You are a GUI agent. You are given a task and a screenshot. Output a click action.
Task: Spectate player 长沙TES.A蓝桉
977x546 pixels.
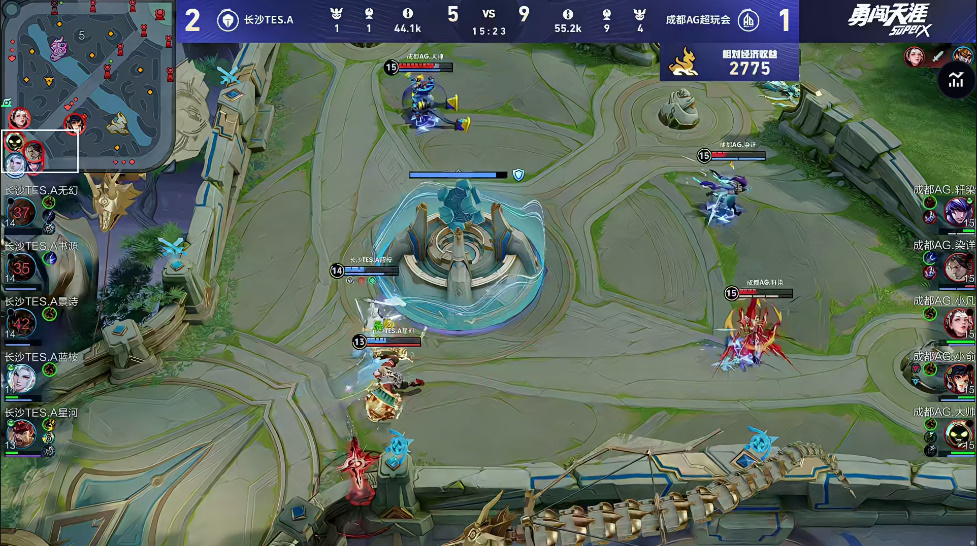[x=22, y=378]
